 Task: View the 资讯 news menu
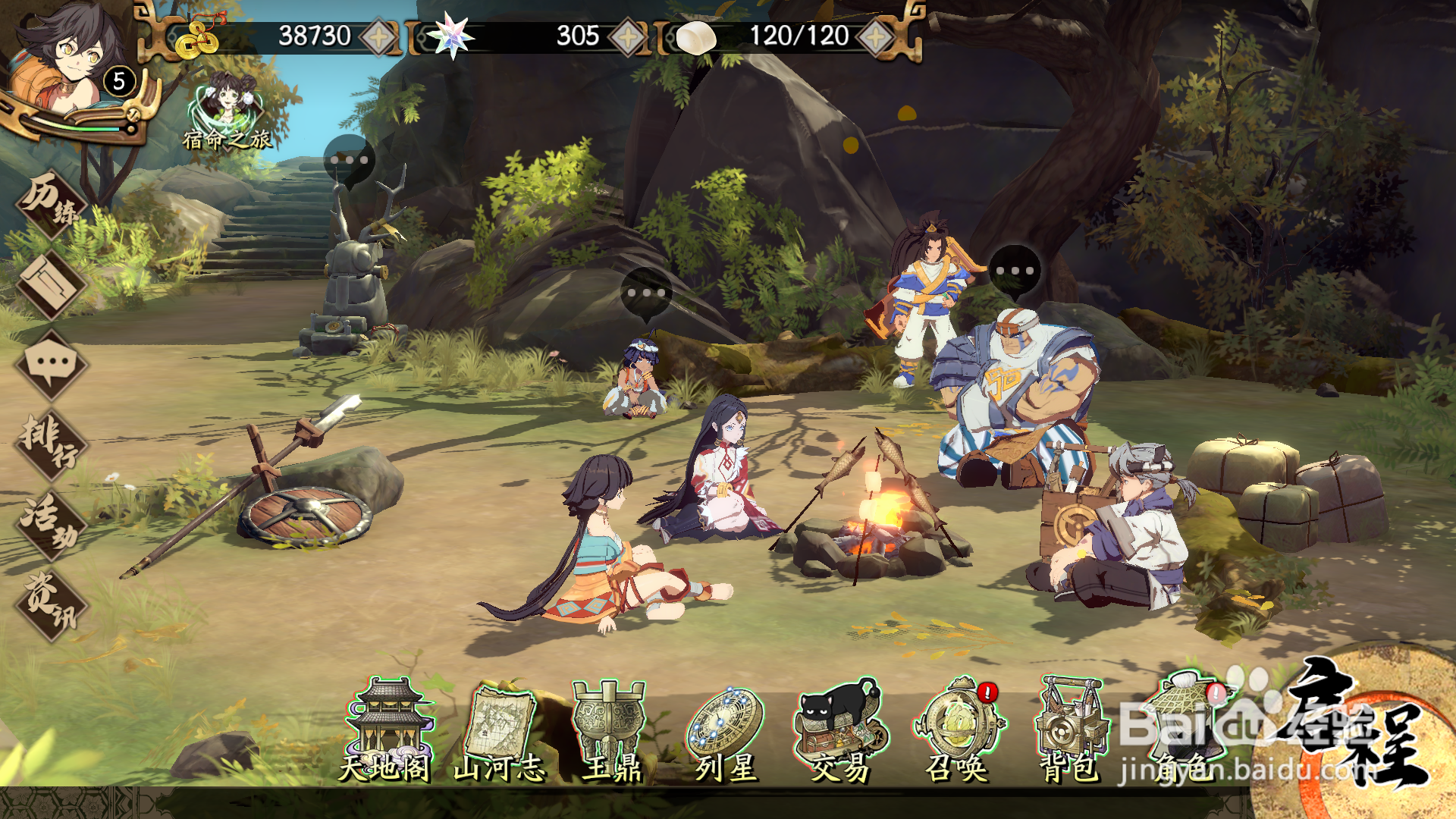click(52, 605)
